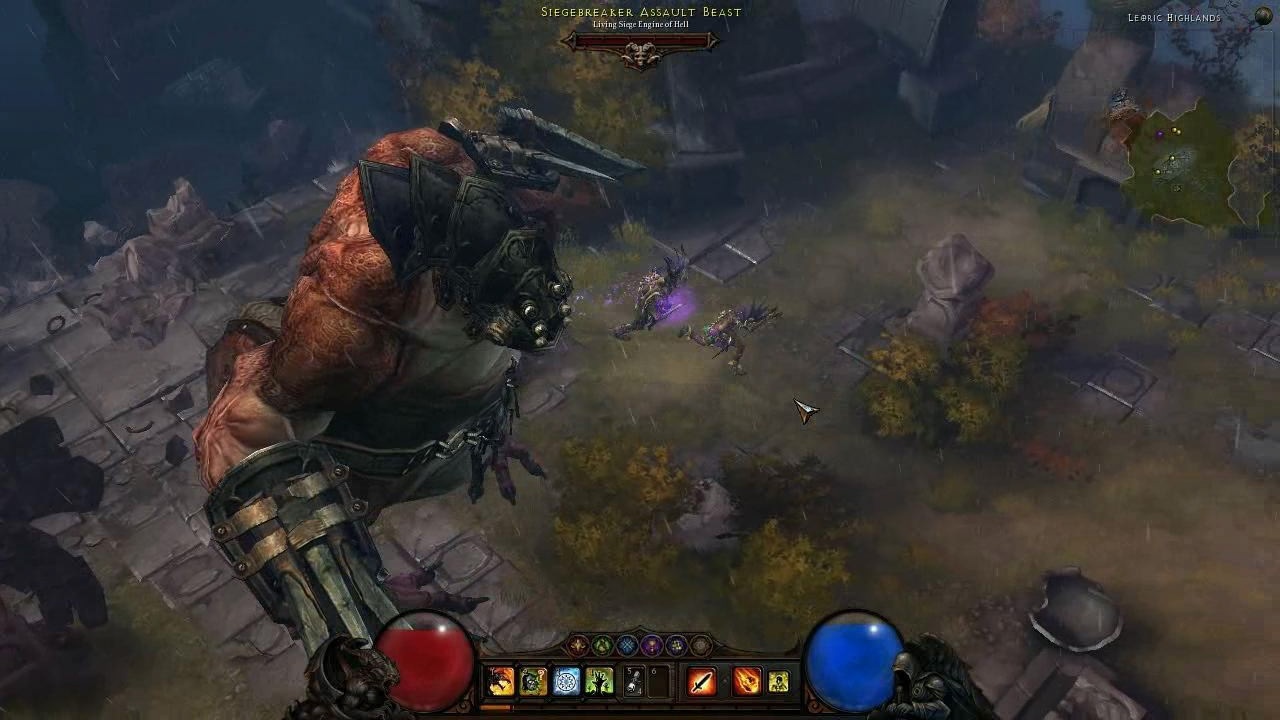Open the blue snowflake circular menu orb
This screenshot has width=1280, height=720.
(626, 645)
